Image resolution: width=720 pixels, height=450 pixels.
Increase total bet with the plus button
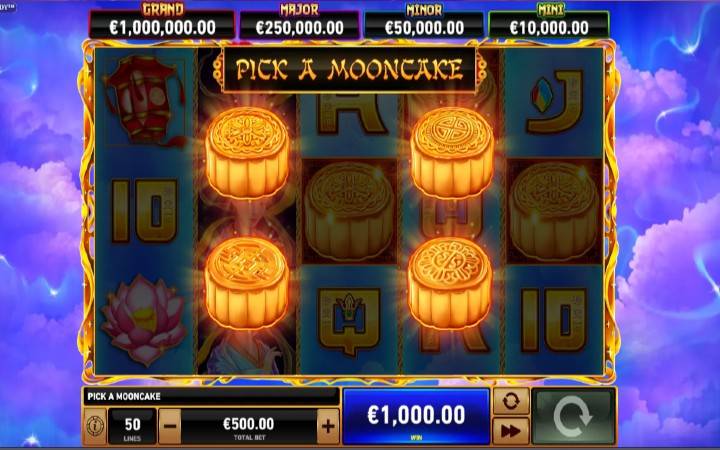(x=328, y=426)
